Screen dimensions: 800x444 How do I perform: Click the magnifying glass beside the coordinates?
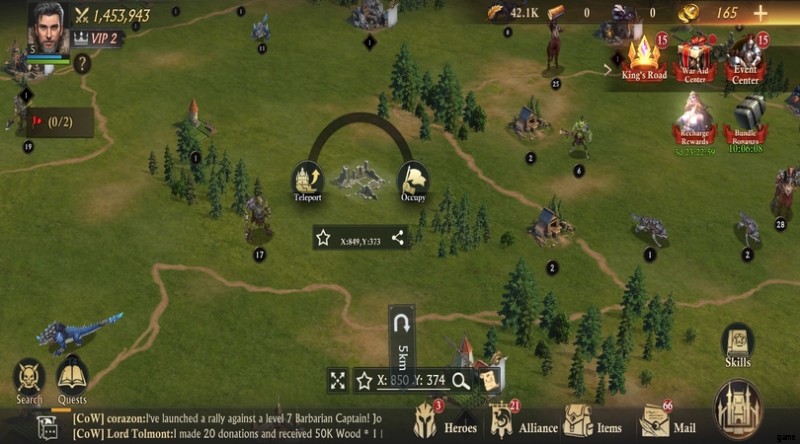[461, 380]
